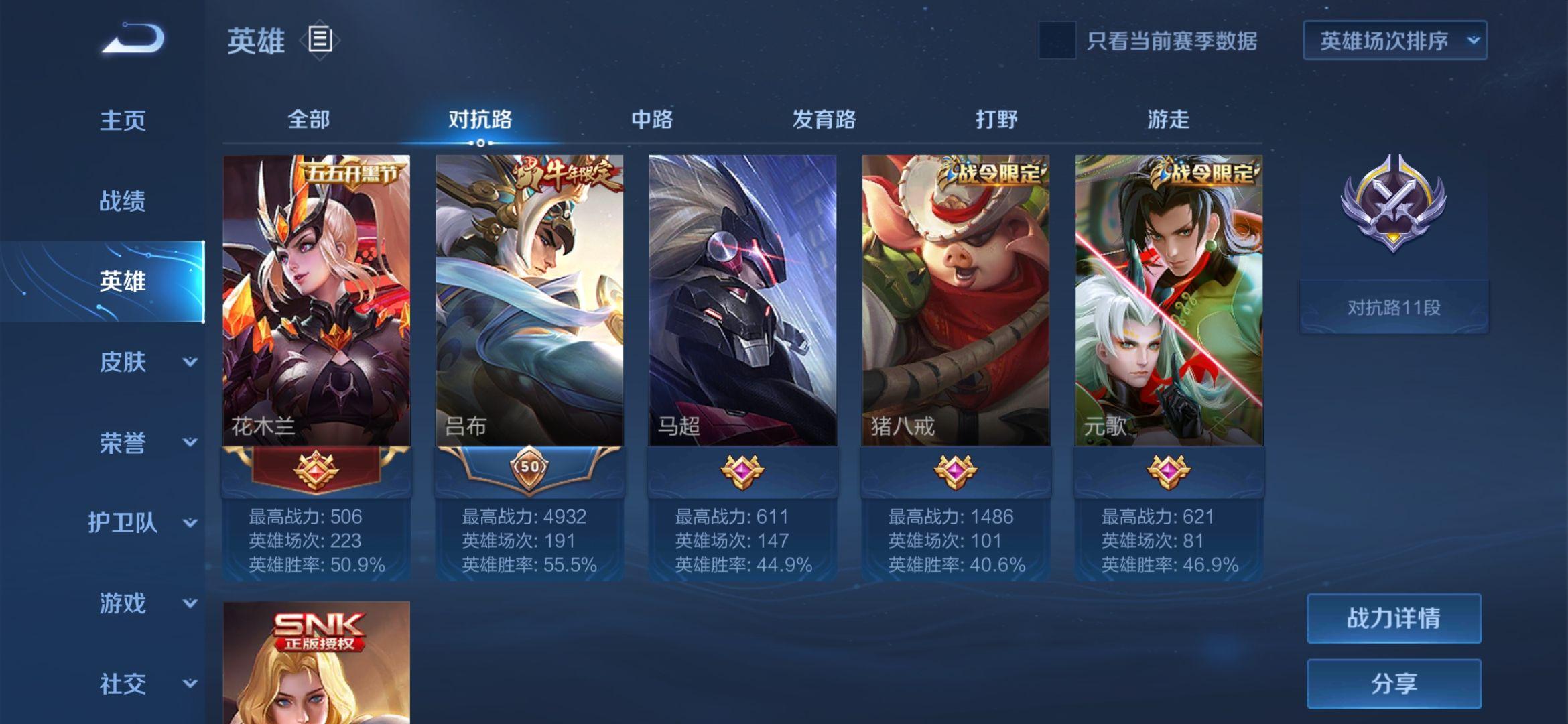Viewport: 1568px width, 724px height.
Task: Select the 花木兰 hero card
Action: click(x=316, y=302)
